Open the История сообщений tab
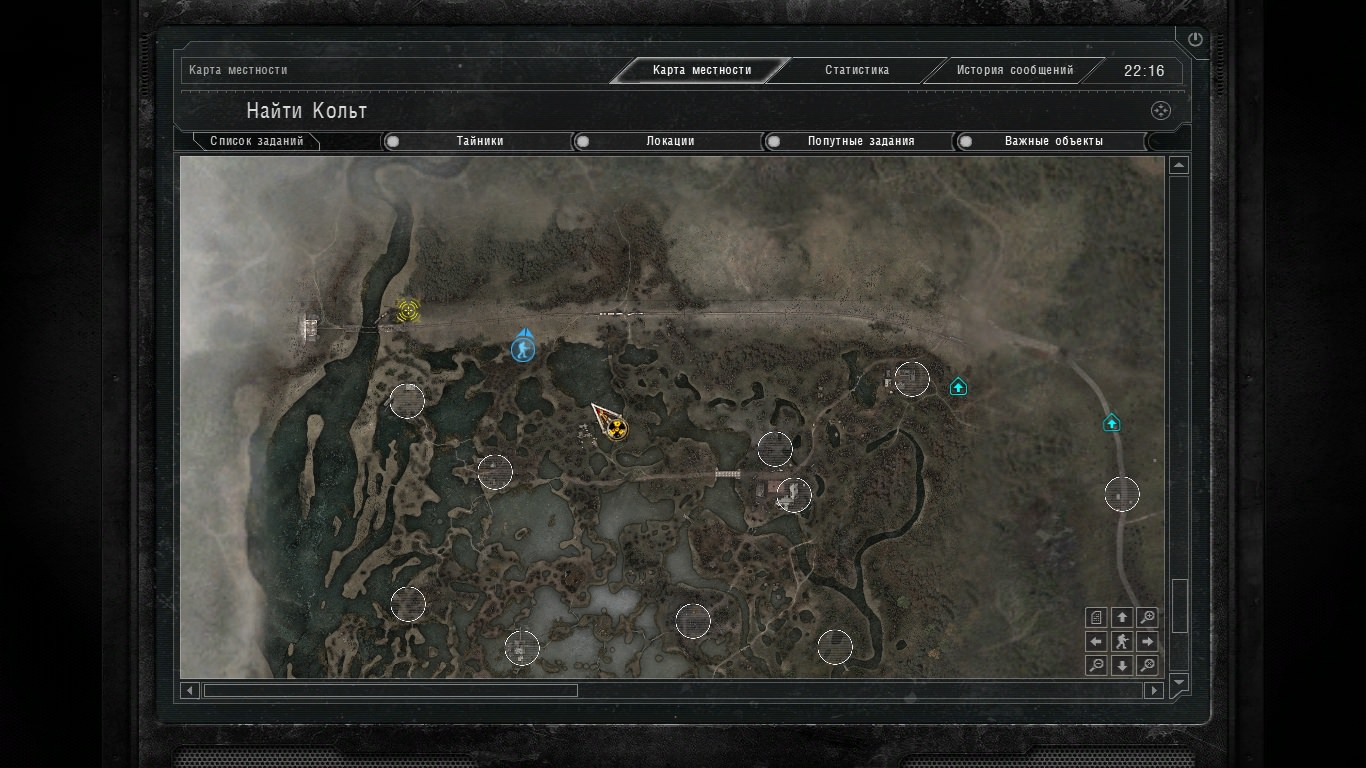Image resolution: width=1366 pixels, height=768 pixels. coord(1014,70)
